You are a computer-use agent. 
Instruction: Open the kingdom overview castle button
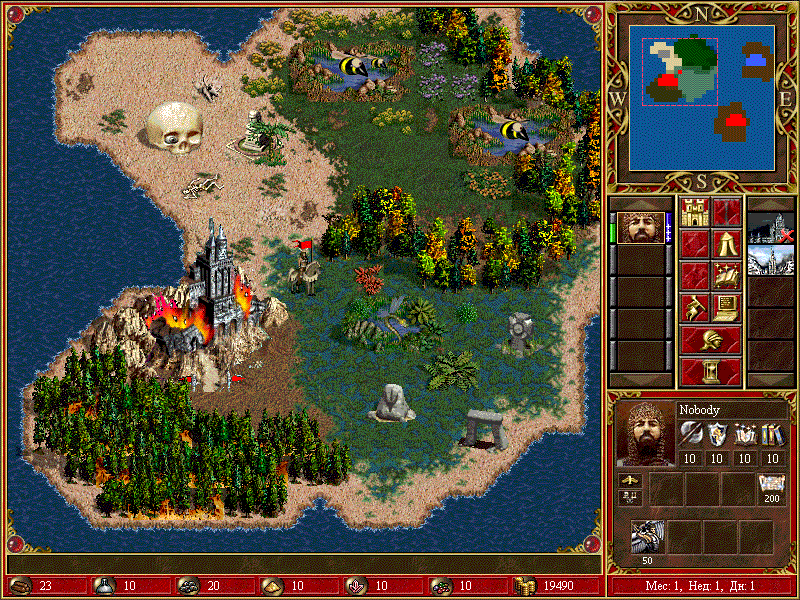pos(694,212)
